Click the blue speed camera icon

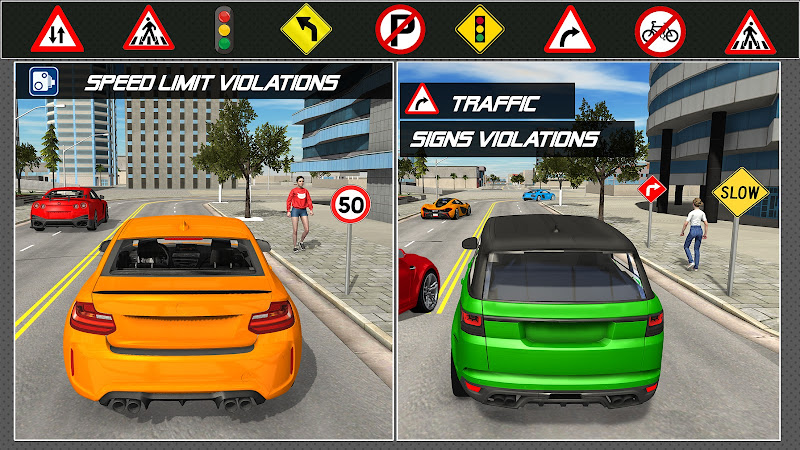coord(43,81)
